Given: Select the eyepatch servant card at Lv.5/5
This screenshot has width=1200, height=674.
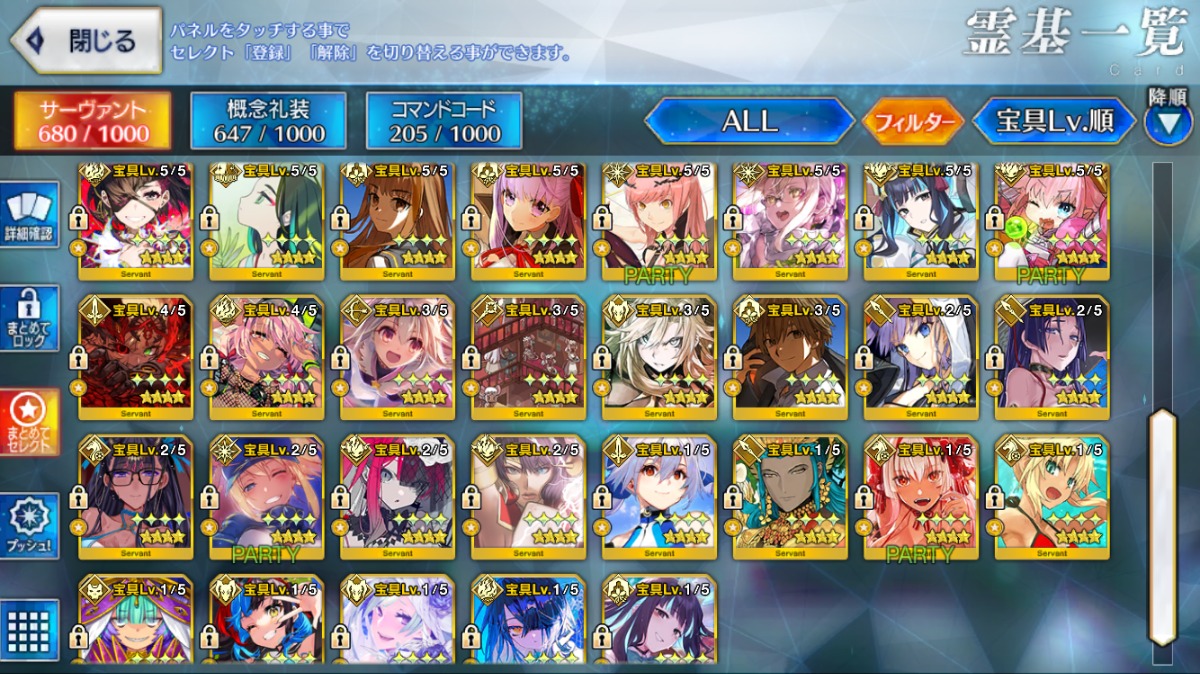Looking at the screenshot, I should click(x=136, y=222).
